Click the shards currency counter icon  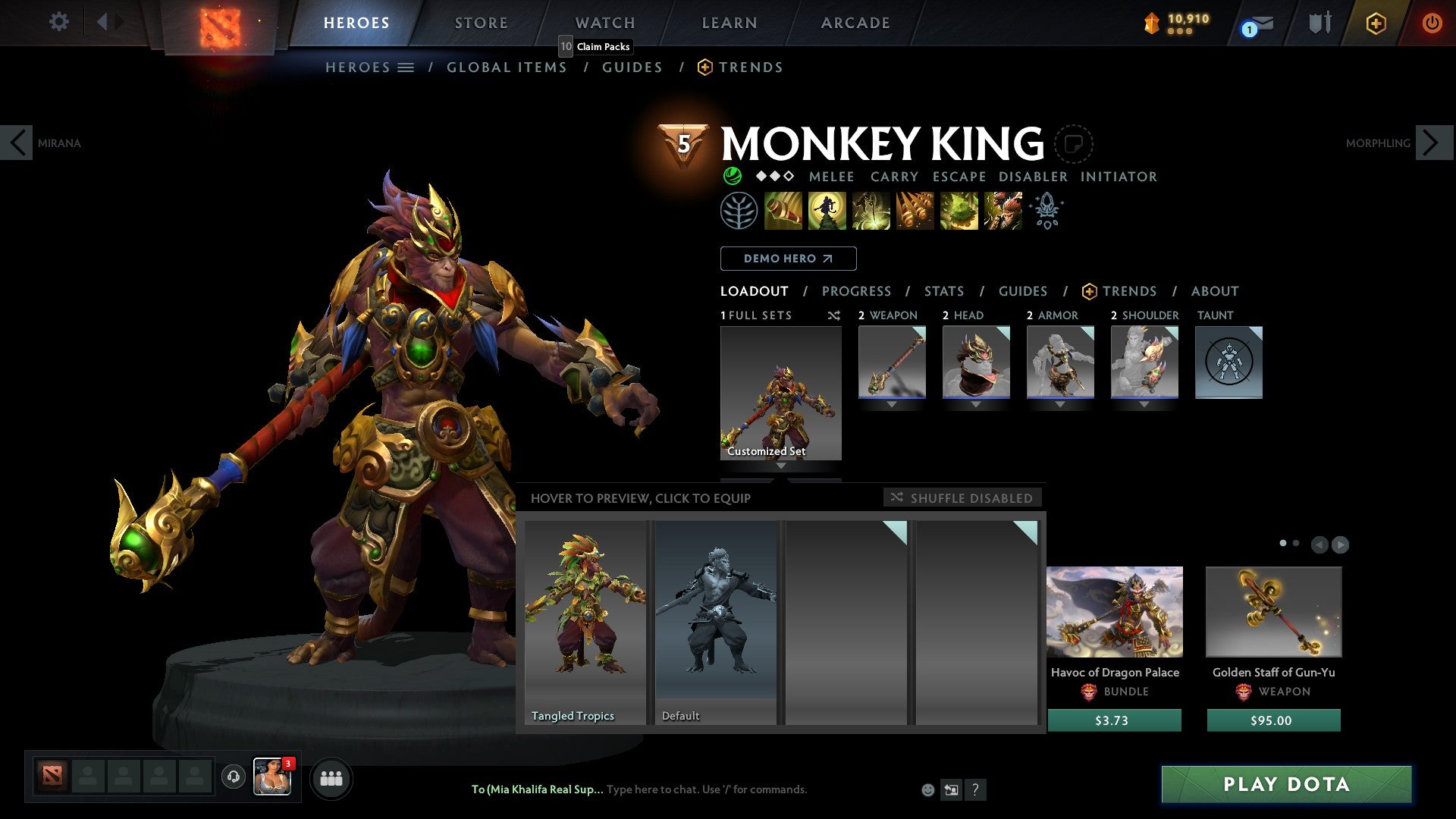1151,23
